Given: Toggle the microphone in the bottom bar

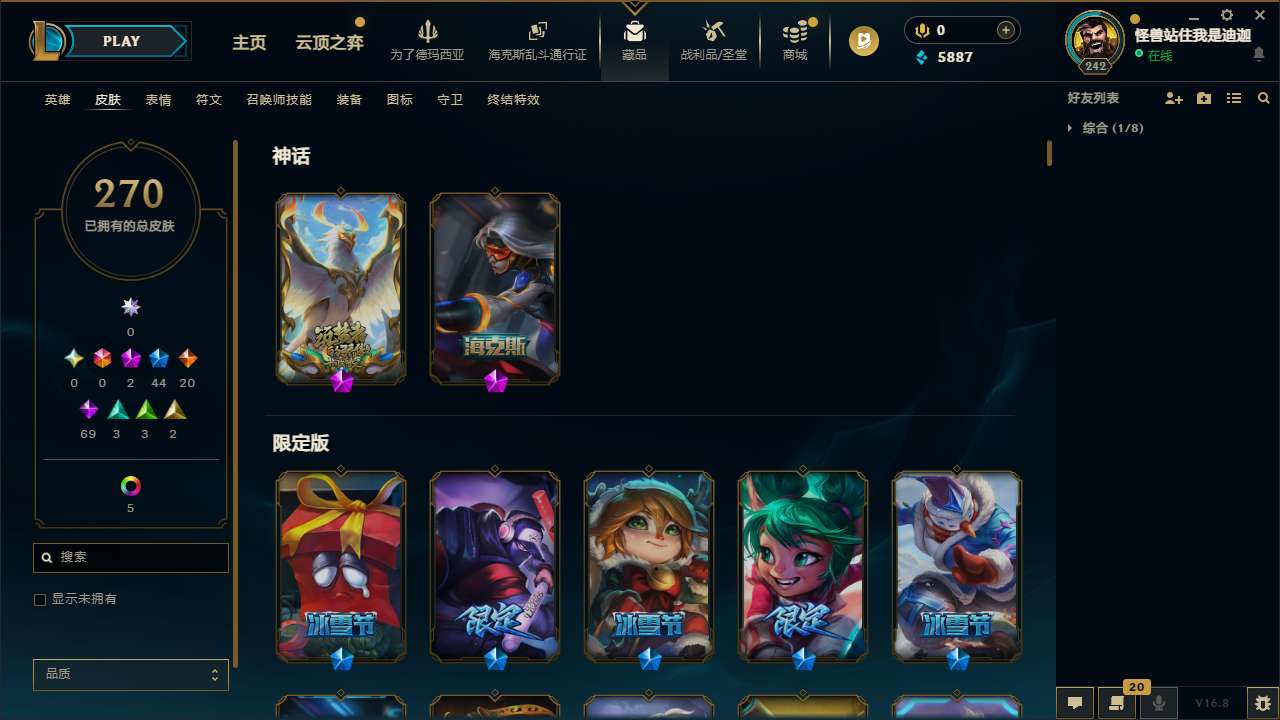Looking at the screenshot, I should click(1159, 702).
